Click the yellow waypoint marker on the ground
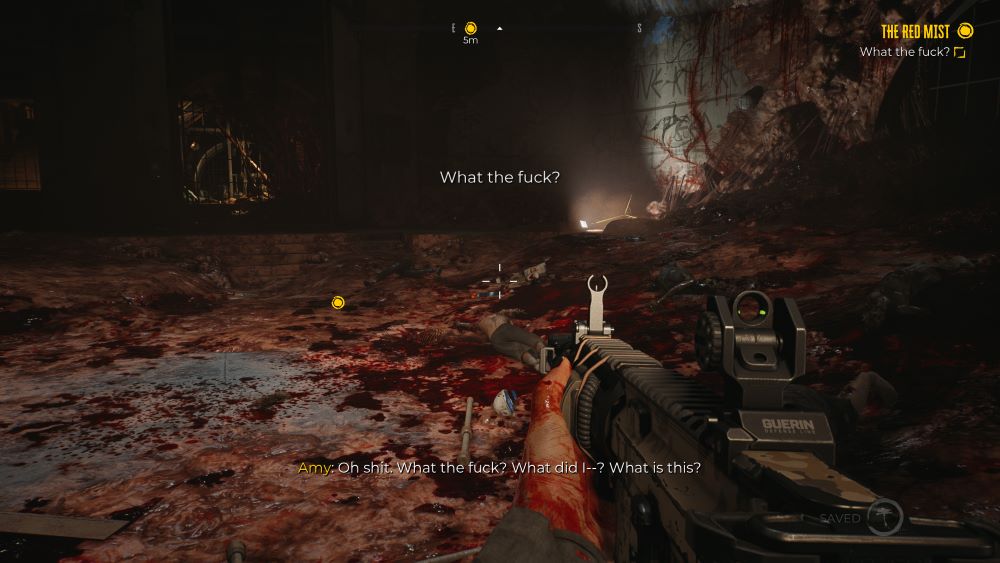 pos(338,302)
